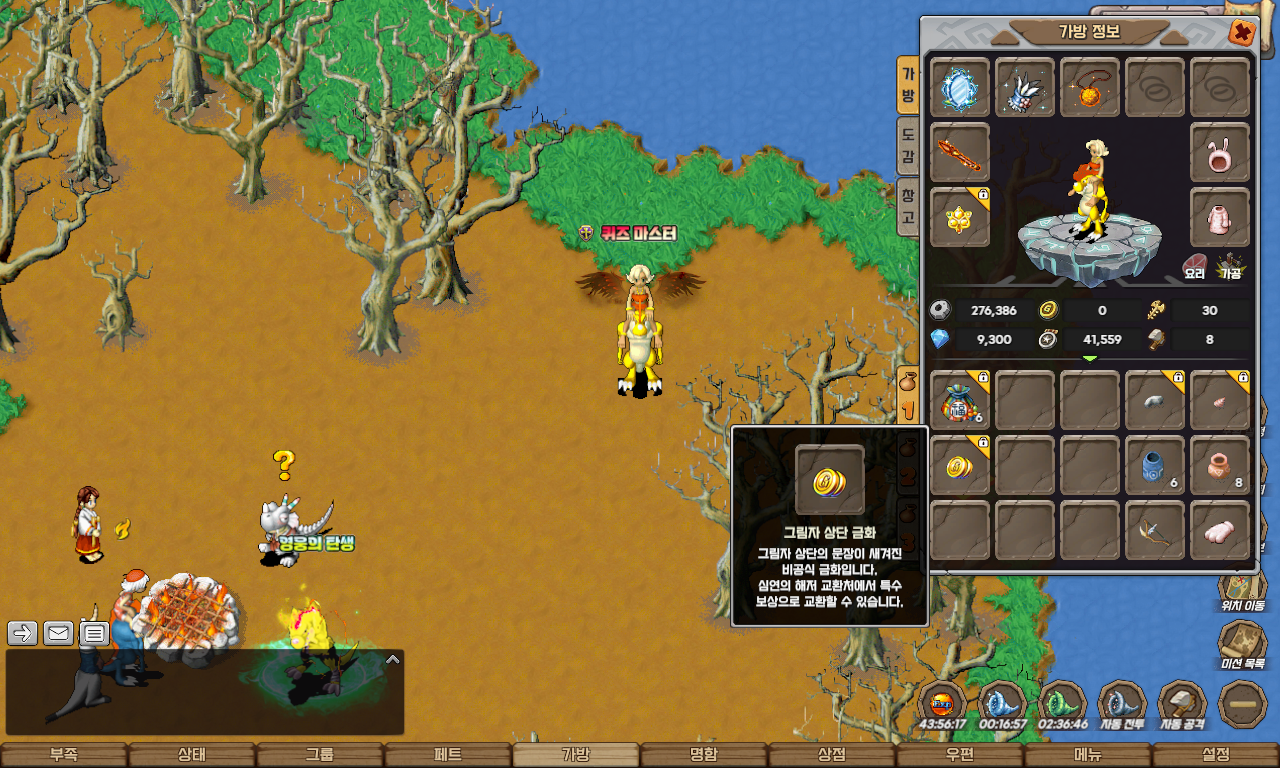1280x768 pixels.
Task: Open the 창고 storage tab
Action: pyautogui.click(x=908, y=206)
